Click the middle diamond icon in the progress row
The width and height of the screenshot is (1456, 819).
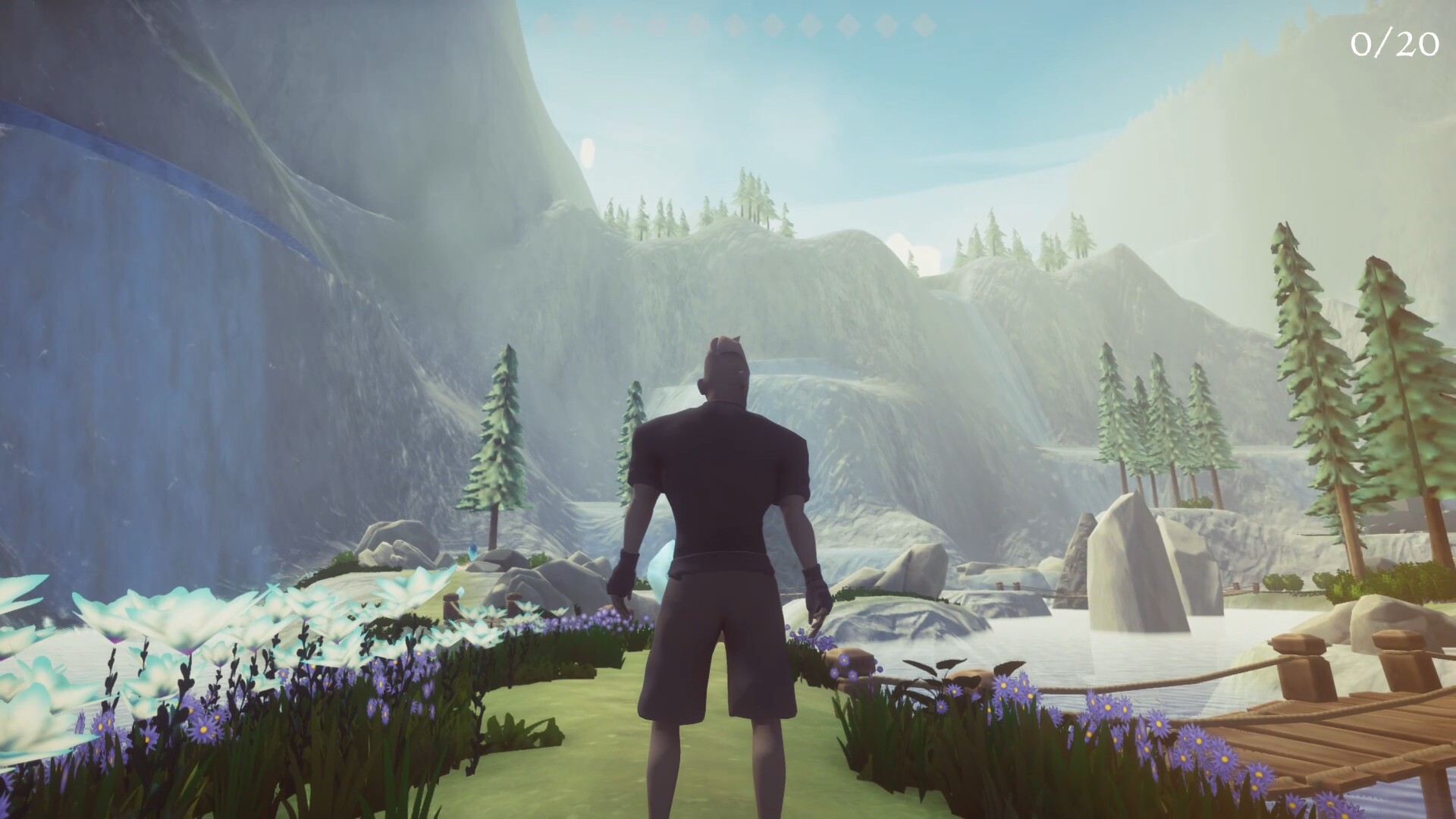[x=733, y=23]
